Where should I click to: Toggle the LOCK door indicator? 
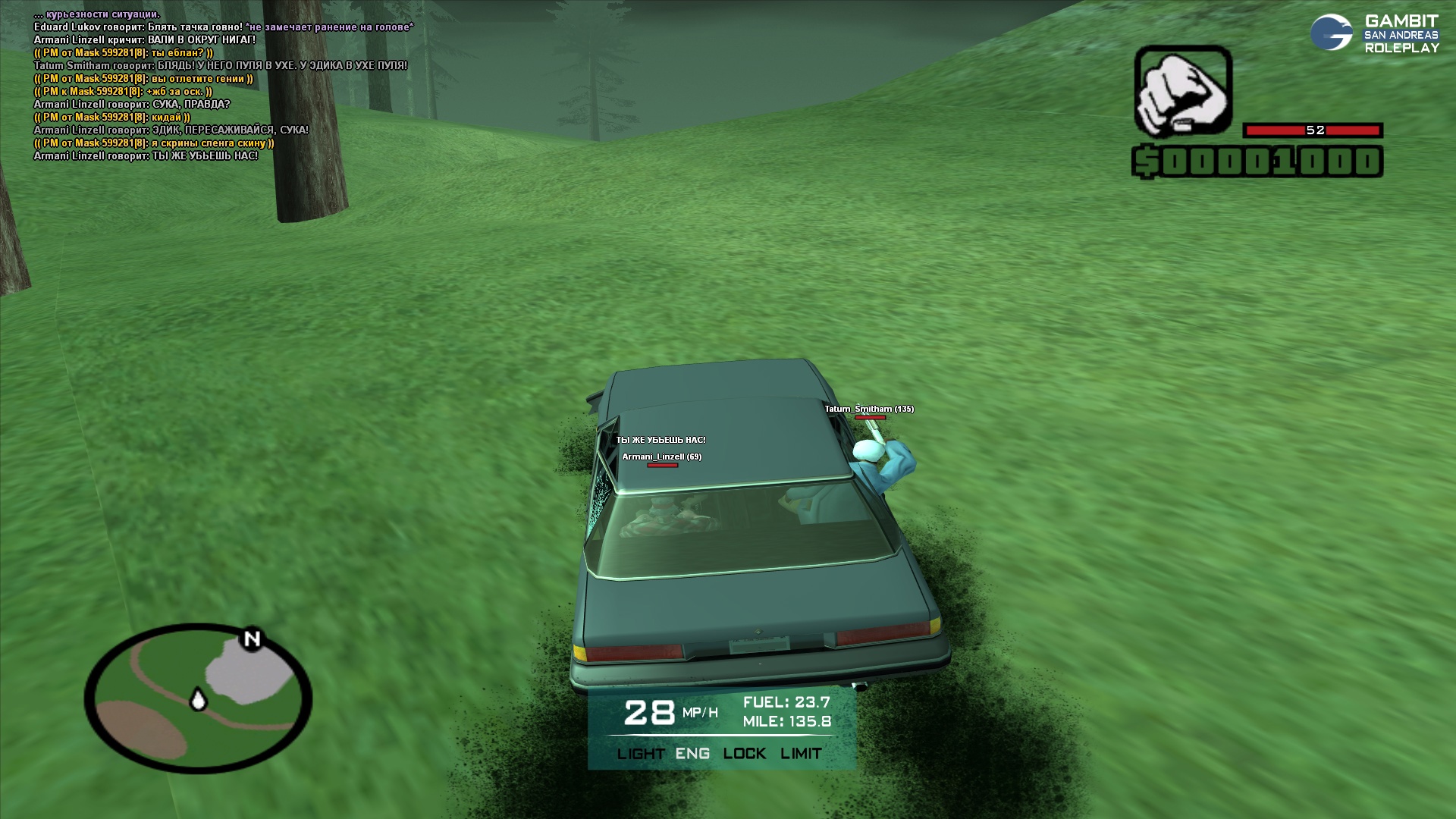[x=744, y=754]
